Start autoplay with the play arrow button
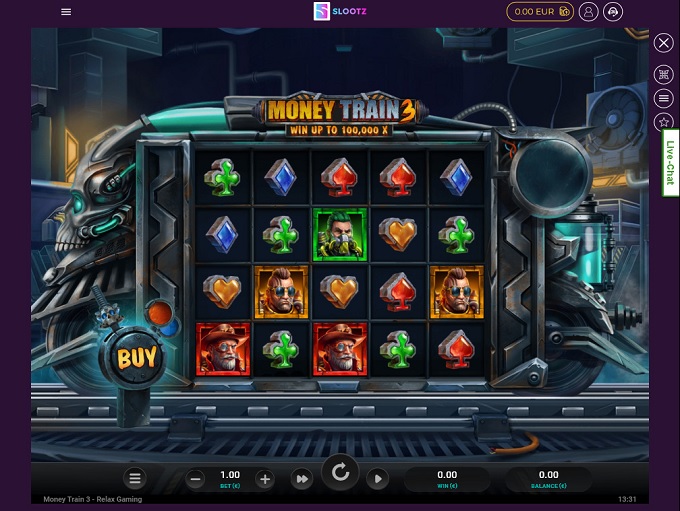Viewport: 680px width, 511px height. 377,479
